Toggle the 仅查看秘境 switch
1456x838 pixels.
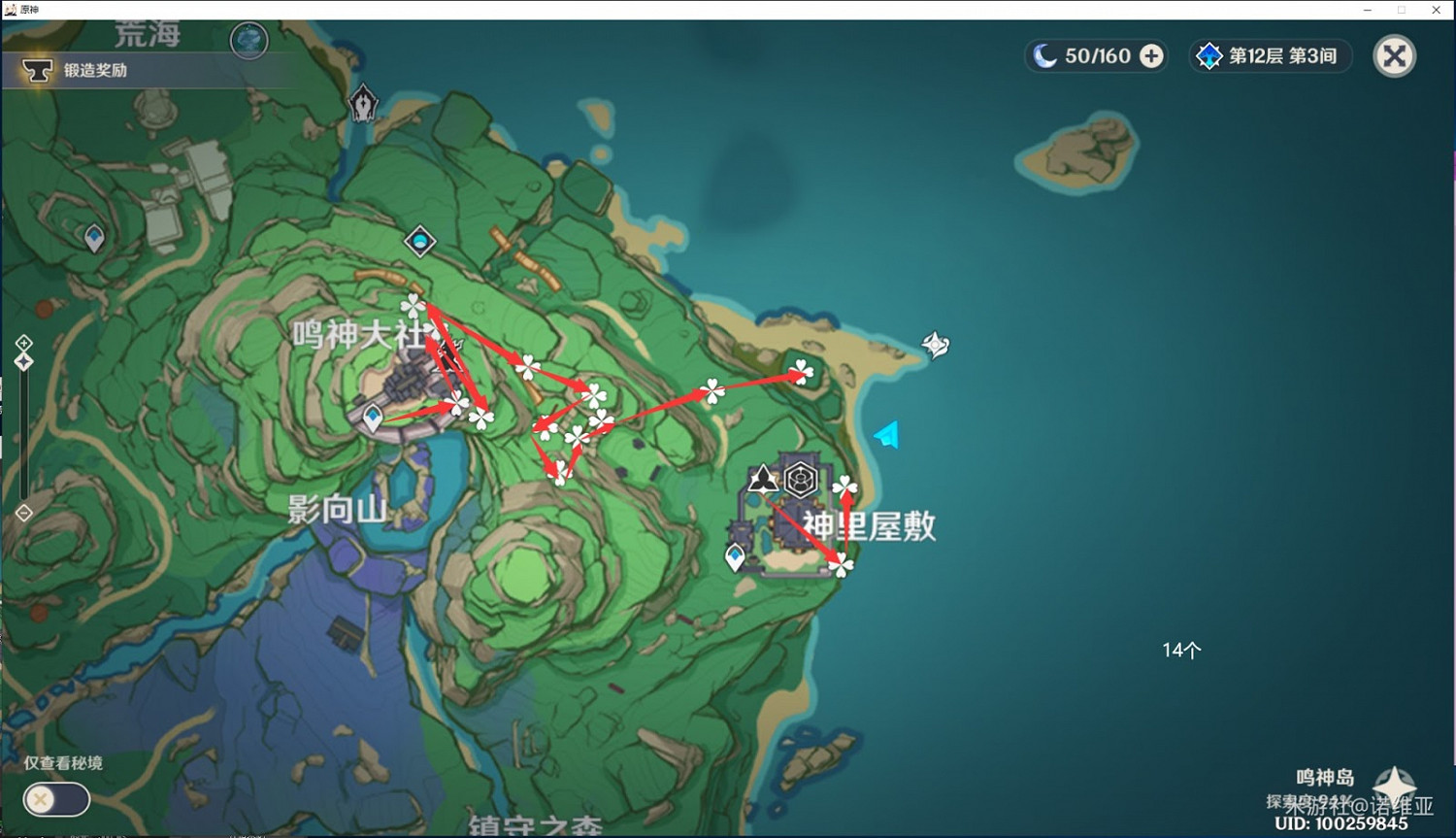pyautogui.click(x=56, y=799)
